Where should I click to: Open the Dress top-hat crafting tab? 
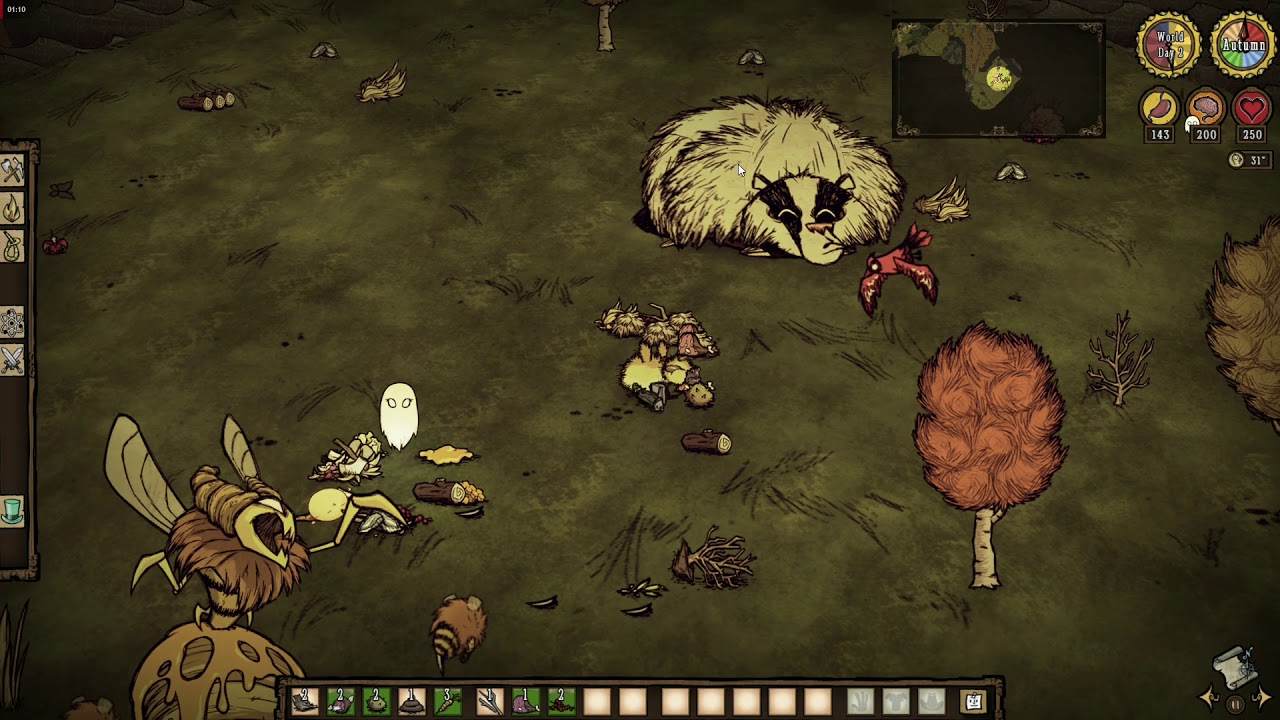click(12, 511)
